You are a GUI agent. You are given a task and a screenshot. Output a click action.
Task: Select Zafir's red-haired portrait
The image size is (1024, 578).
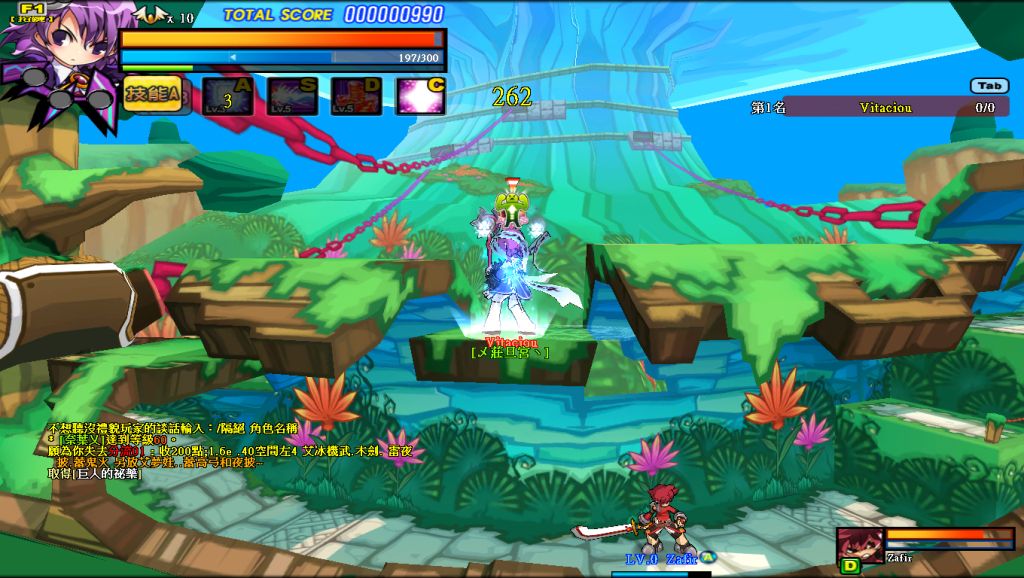(x=860, y=543)
